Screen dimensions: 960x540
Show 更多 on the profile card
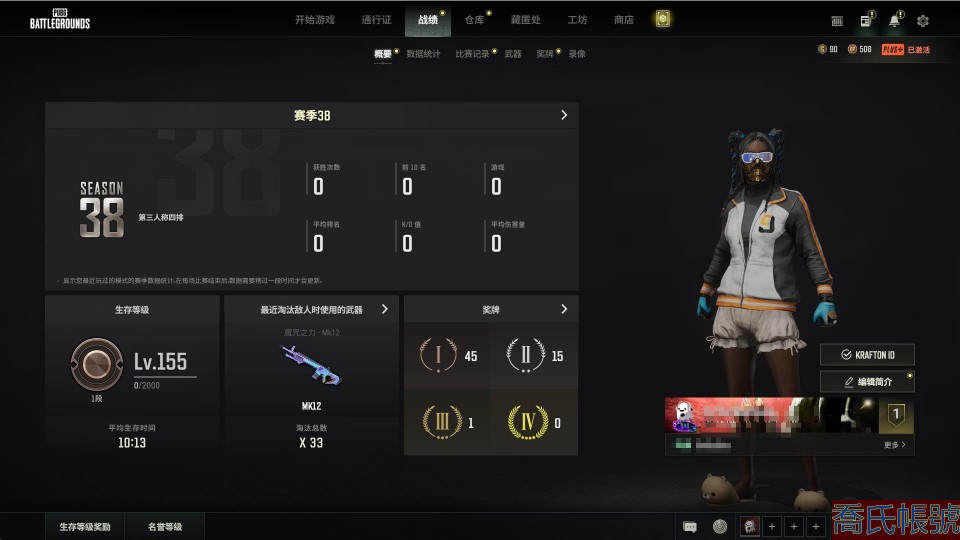pos(895,445)
